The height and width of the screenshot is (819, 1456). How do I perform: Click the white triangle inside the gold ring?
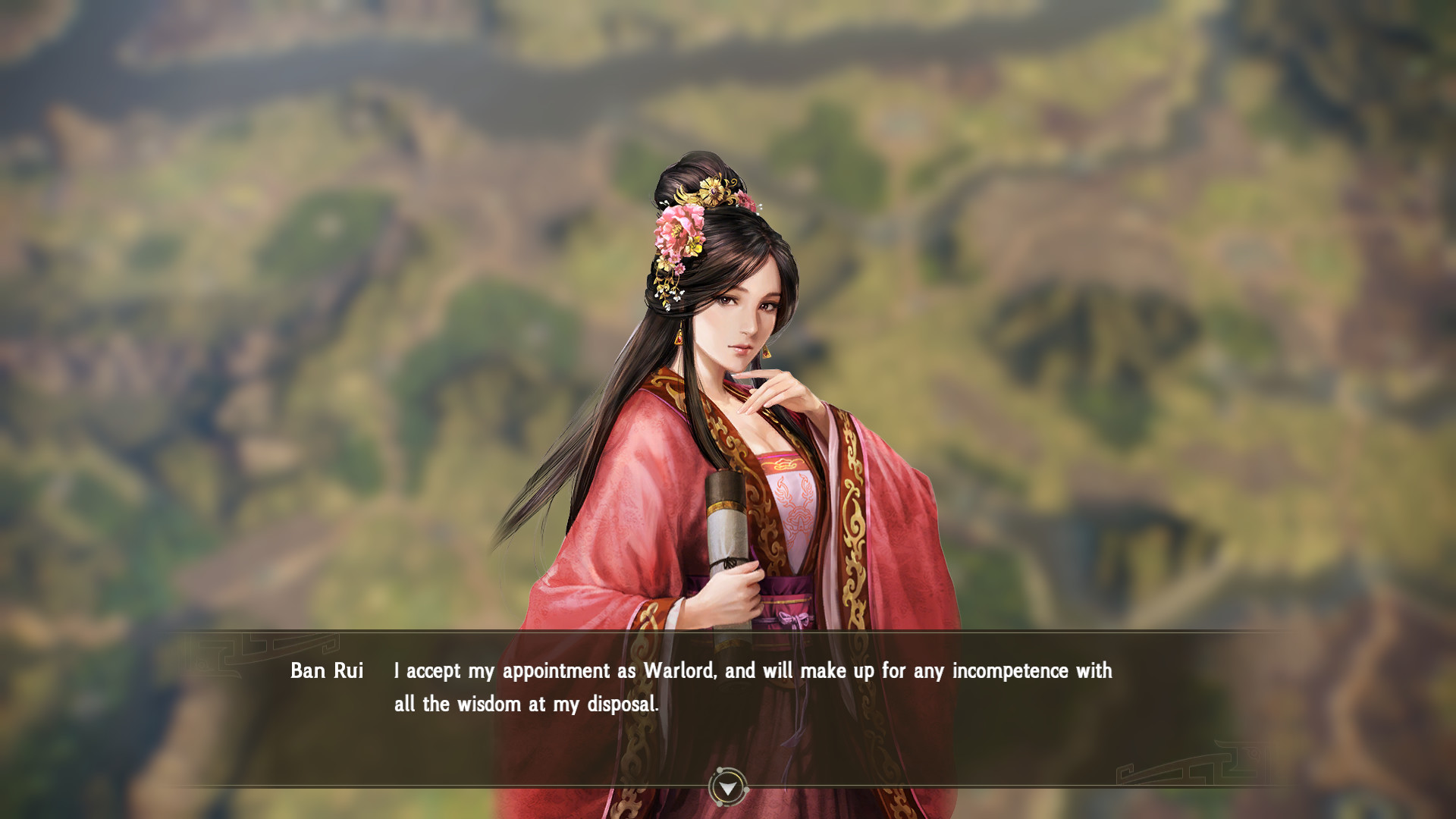728,789
